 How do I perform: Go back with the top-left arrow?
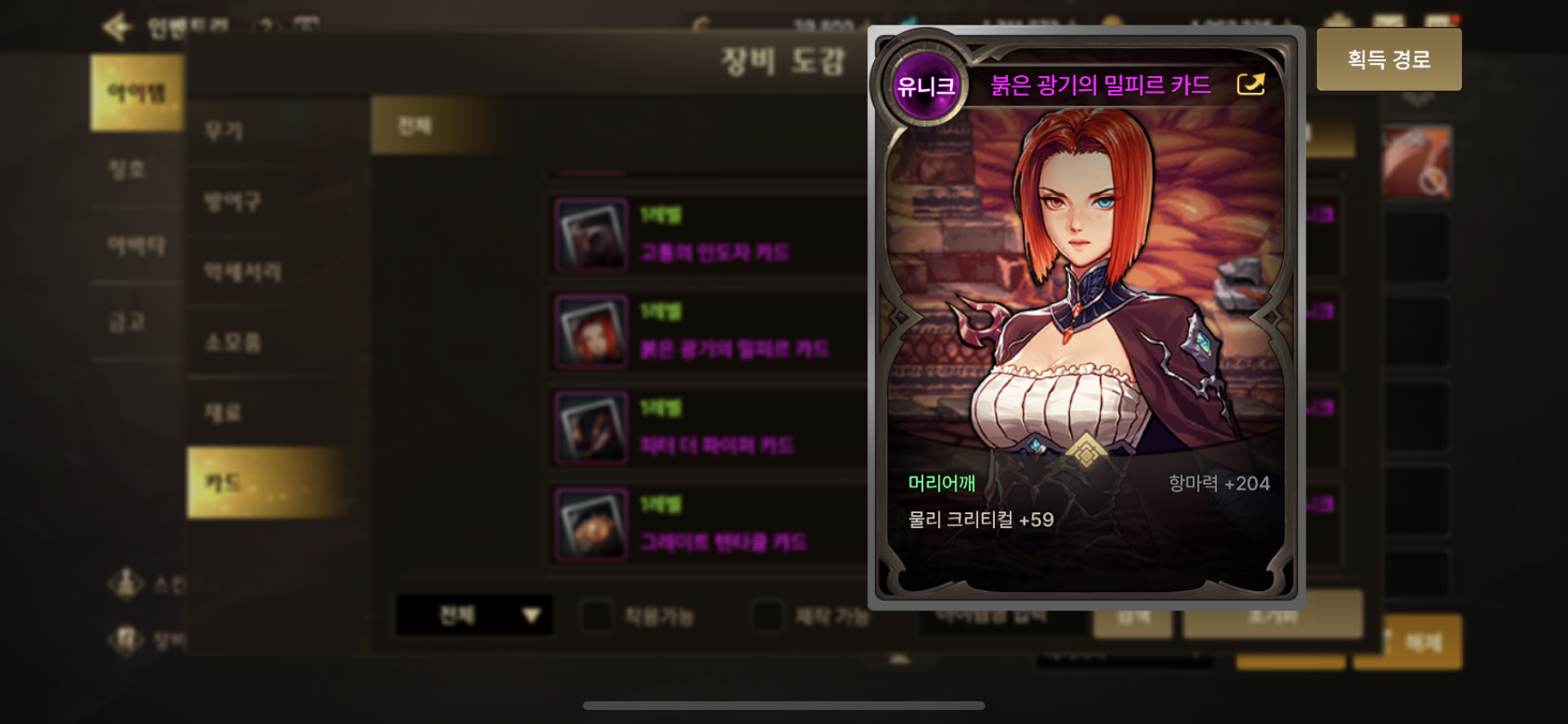(117, 27)
